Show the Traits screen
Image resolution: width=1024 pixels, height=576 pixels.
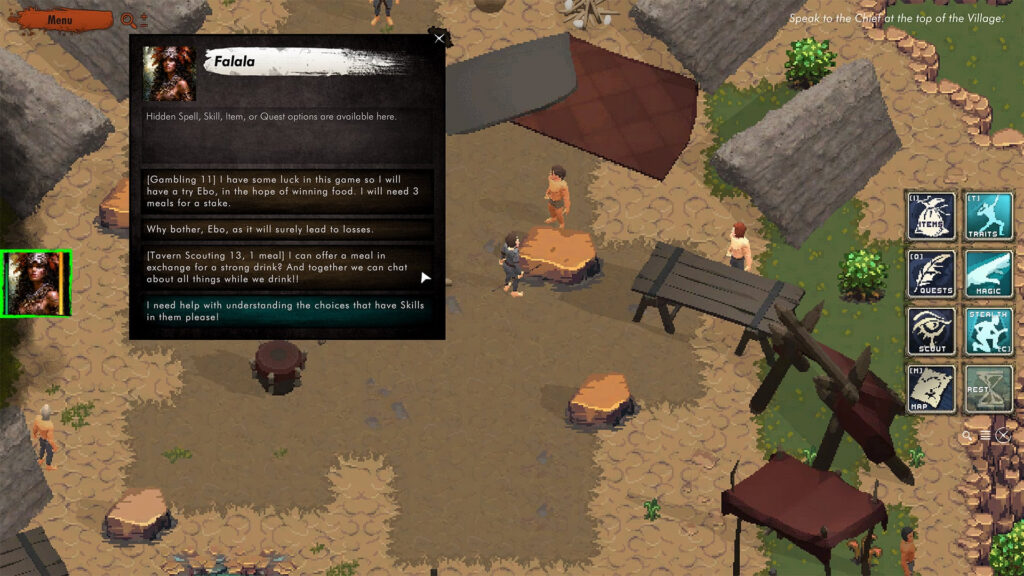(988, 216)
